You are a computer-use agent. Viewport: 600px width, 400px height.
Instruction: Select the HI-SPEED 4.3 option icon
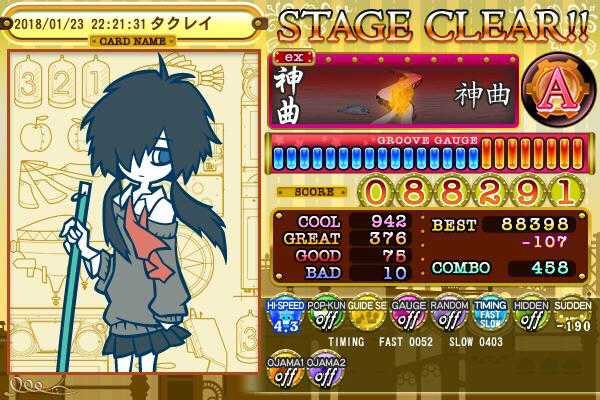pyautogui.click(x=282, y=318)
